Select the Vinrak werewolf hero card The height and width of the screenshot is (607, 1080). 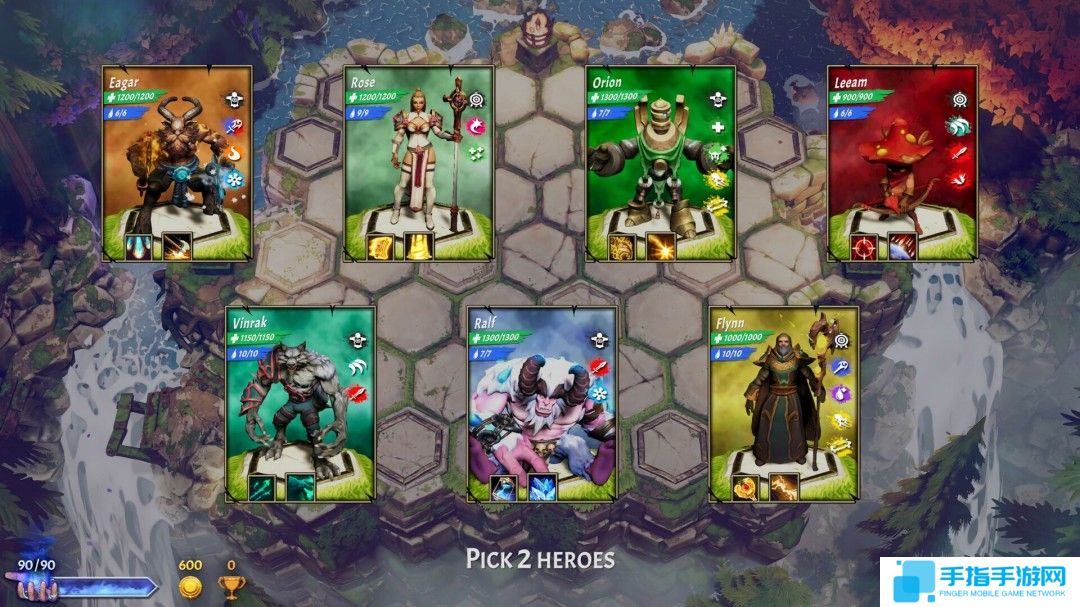300,403
